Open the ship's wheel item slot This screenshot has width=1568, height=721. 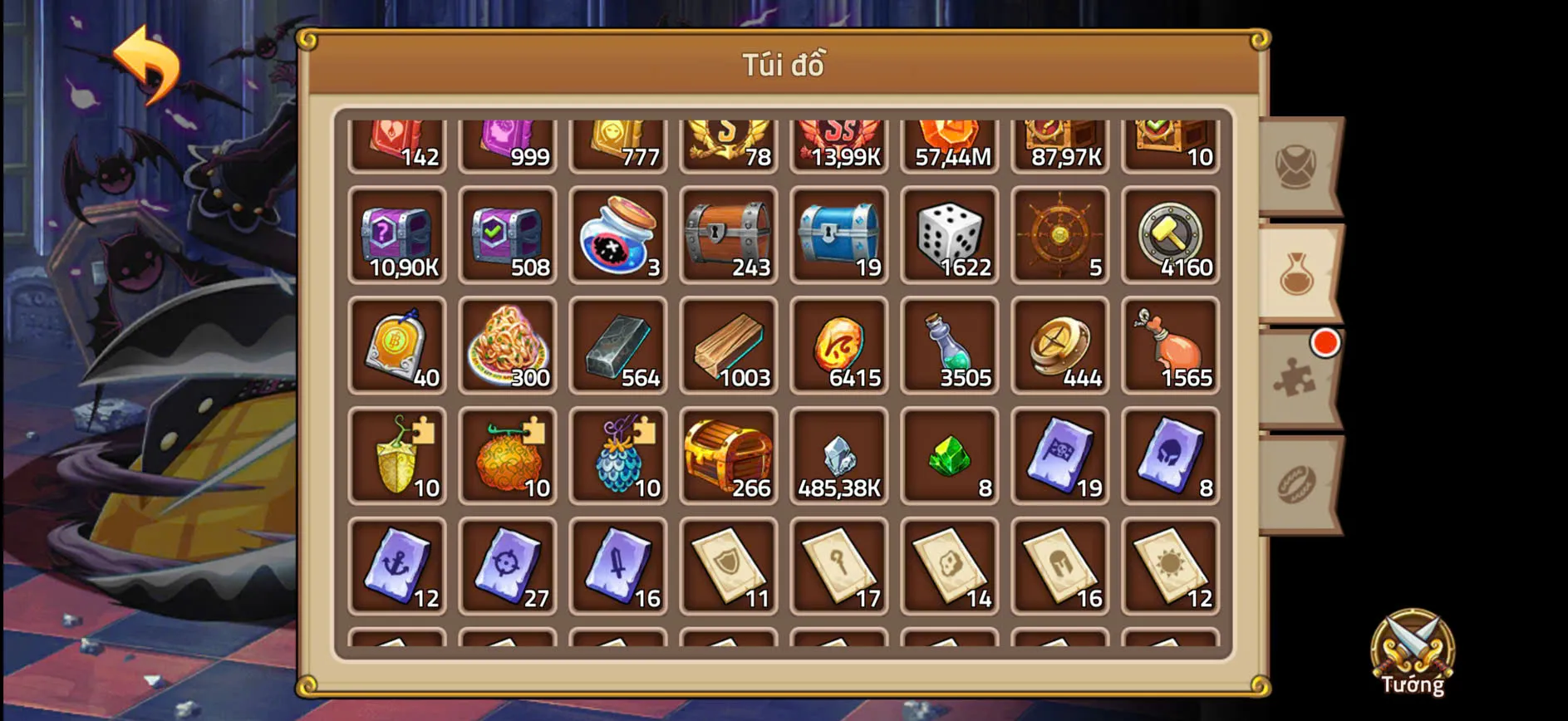(1060, 237)
